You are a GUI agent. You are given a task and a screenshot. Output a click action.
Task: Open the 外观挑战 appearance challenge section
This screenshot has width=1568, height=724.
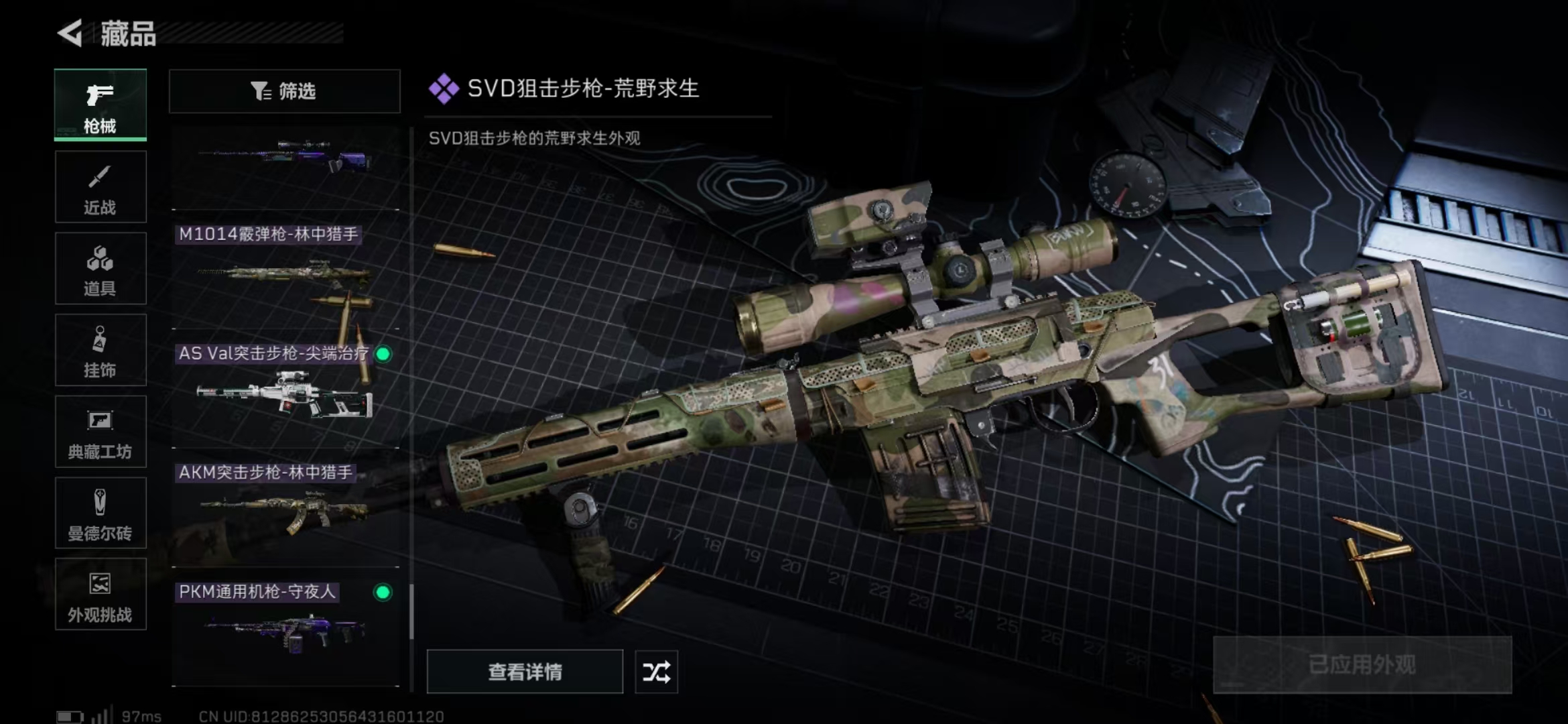click(x=99, y=595)
